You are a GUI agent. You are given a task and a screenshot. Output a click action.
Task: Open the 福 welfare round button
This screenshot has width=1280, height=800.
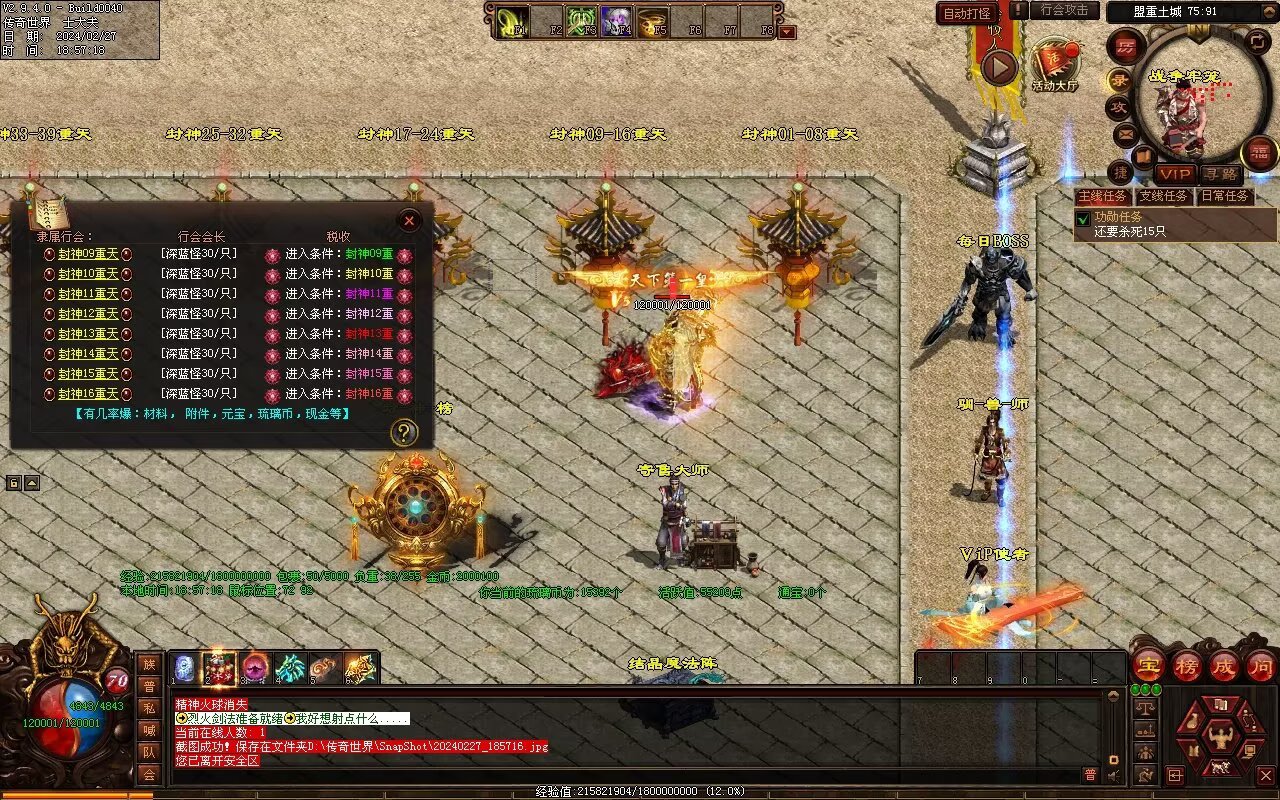tap(1258, 153)
